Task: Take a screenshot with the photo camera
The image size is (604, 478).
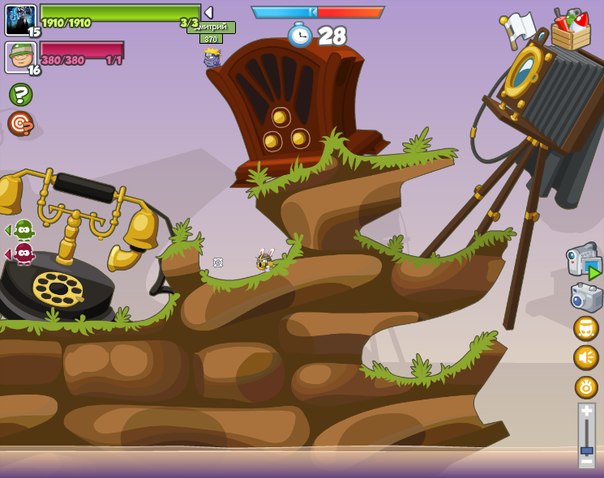Action: click(586, 297)
